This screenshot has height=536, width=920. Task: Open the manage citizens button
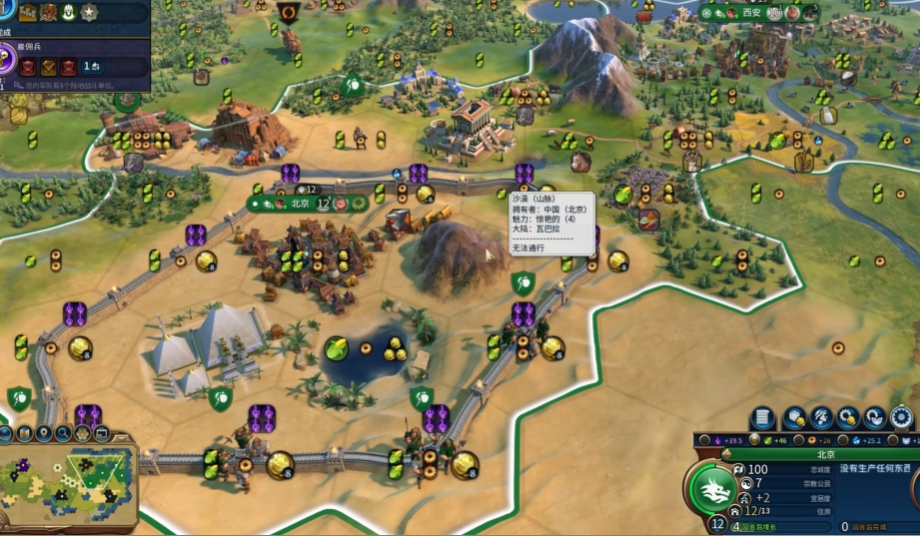(x=821, y=417)
